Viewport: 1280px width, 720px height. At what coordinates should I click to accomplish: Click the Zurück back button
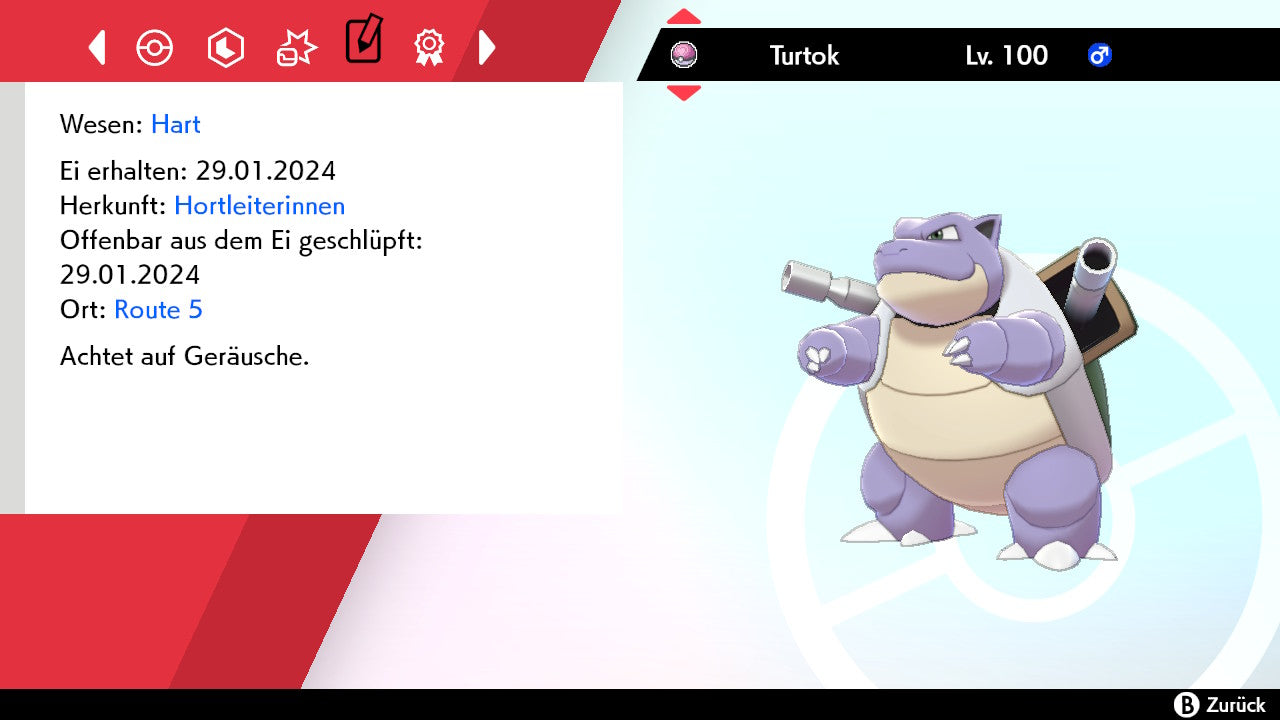coord(1220,705)
